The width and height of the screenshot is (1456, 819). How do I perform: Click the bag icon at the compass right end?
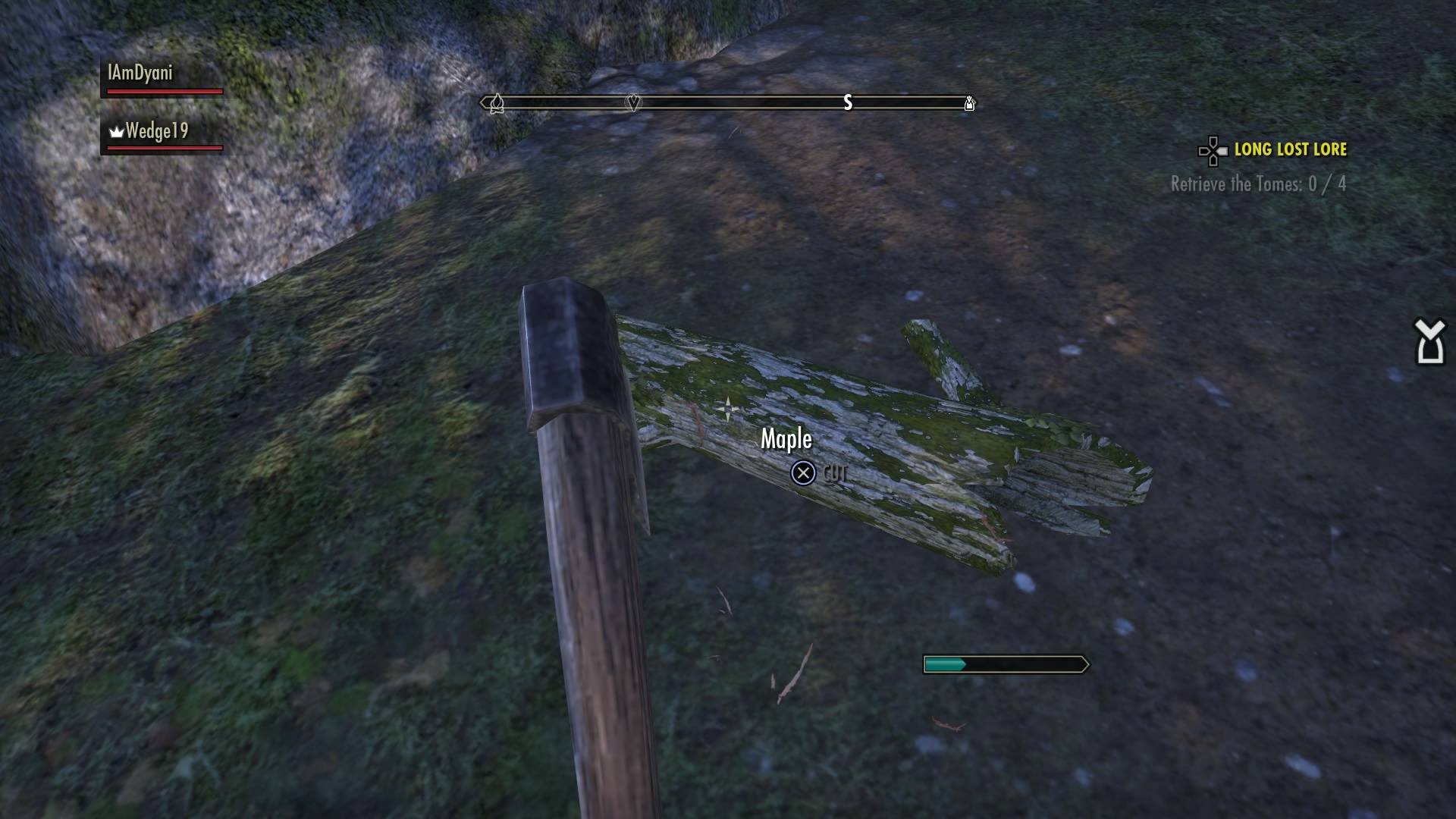tap(968, 104)
